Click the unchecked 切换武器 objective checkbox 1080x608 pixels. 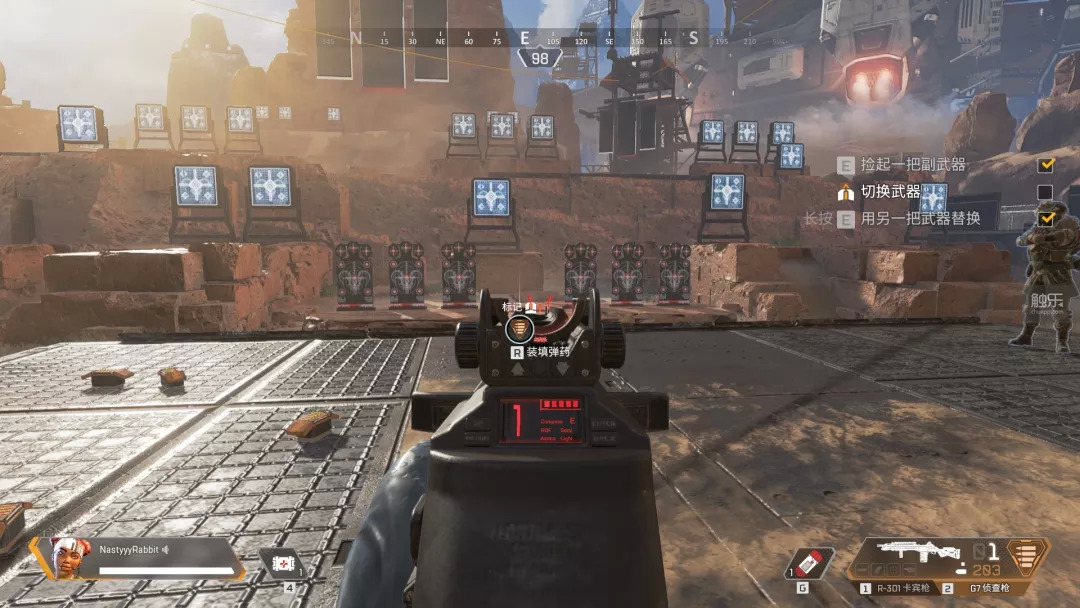[1045, 192]
